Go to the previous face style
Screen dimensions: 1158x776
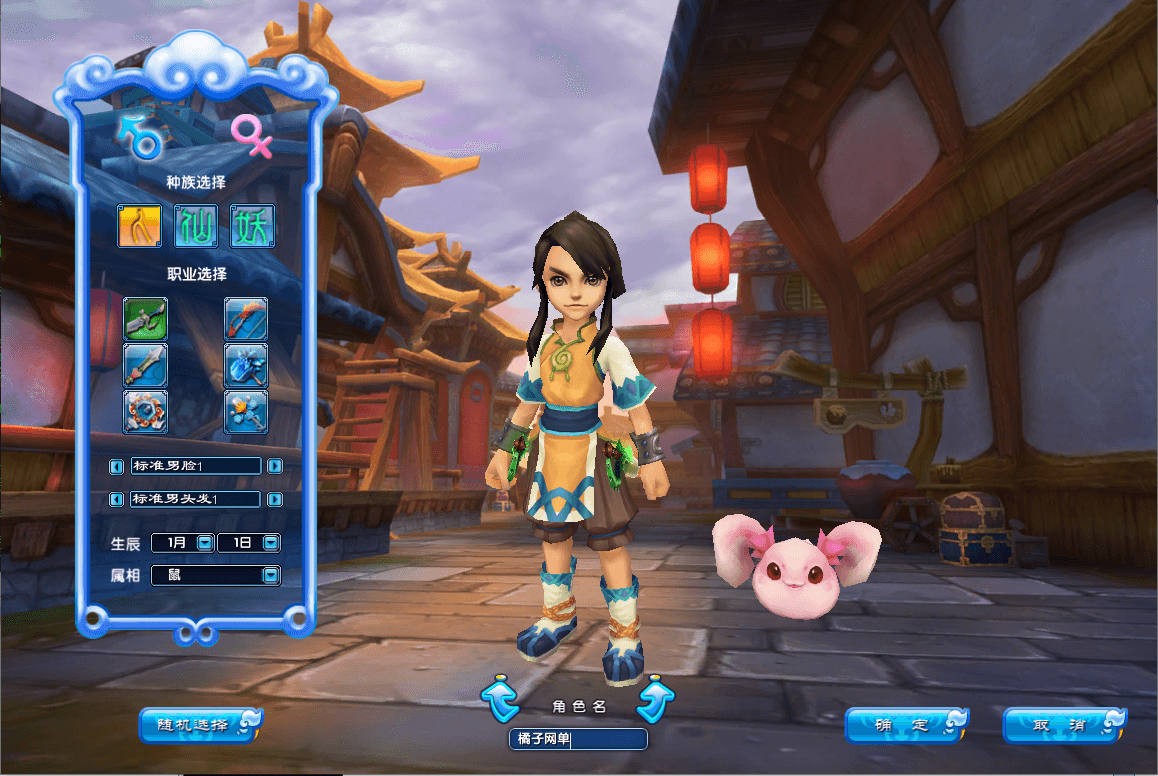pyautogui.click(x=117, y=466)
